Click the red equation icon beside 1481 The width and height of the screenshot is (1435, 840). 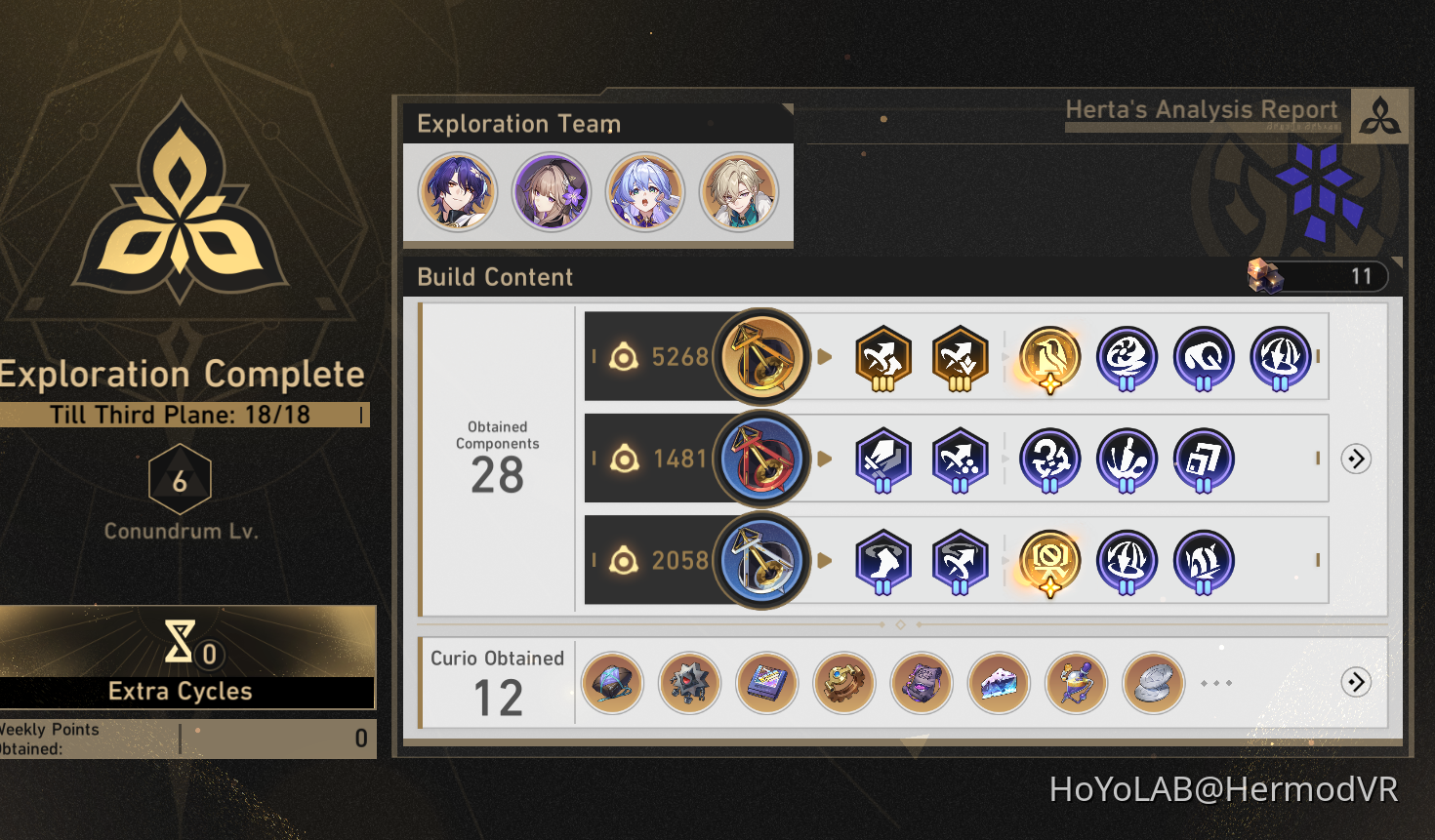click(x=762, y=459)
